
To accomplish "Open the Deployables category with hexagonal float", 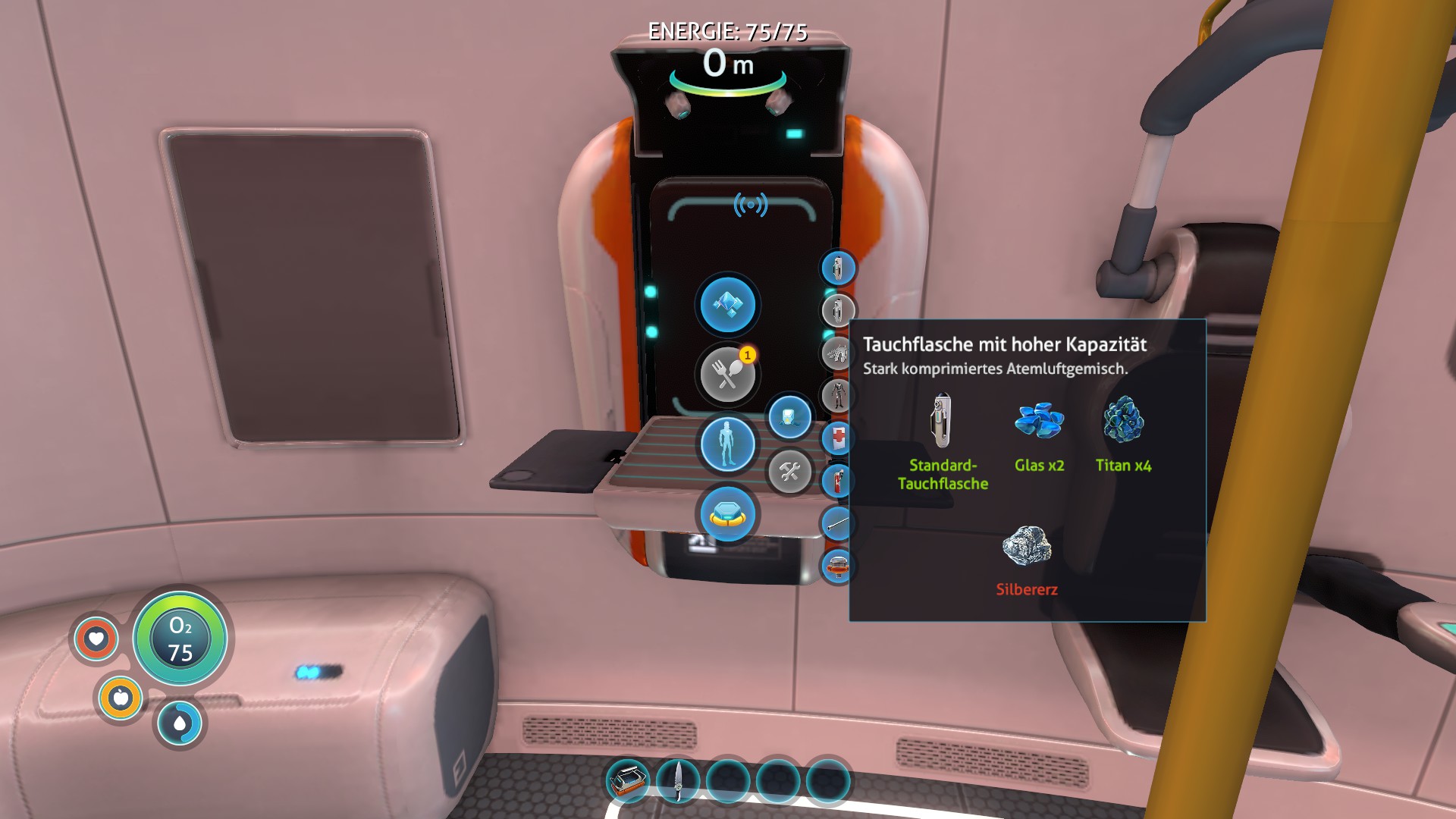I will tap(727, 515).
